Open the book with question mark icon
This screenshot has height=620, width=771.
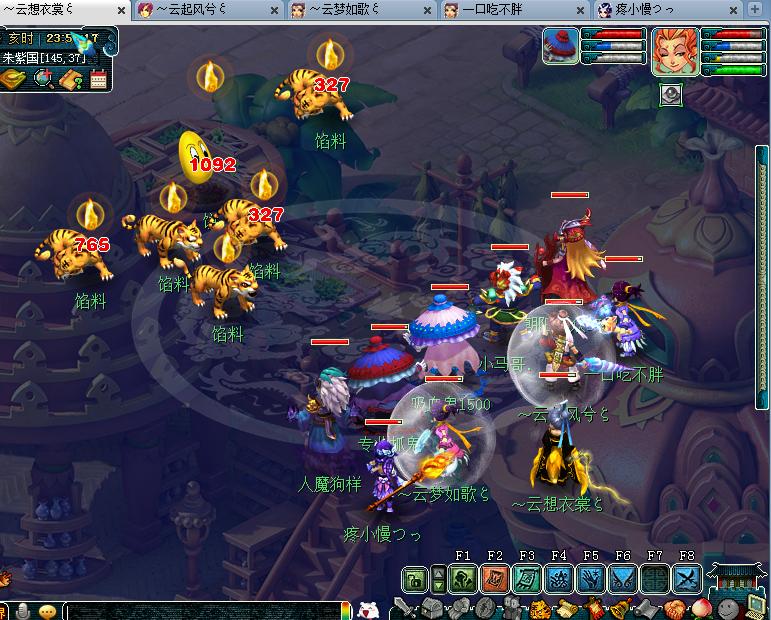click(x=70, y=80)
